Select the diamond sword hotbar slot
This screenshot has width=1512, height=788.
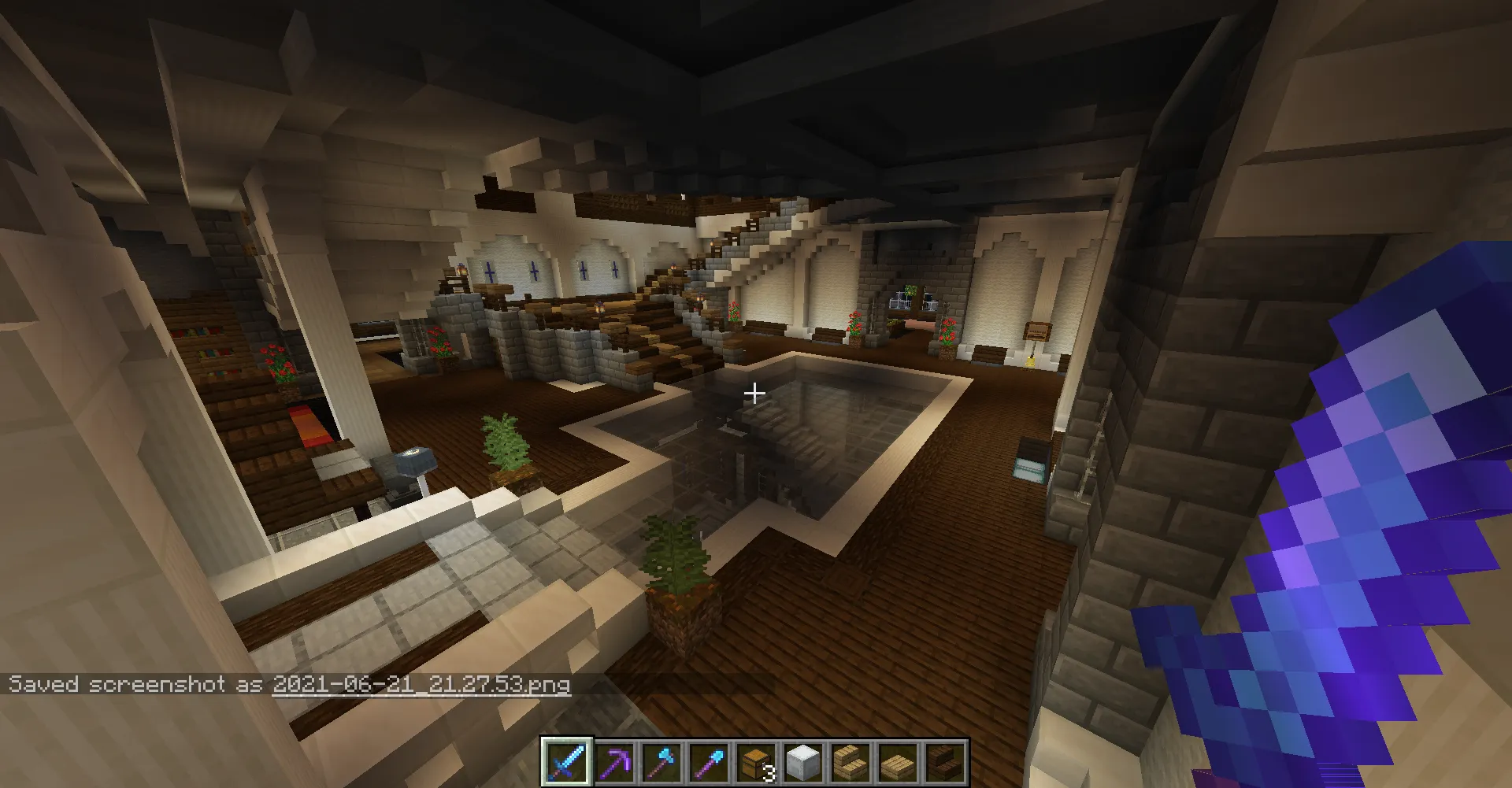[x=566, y=762]
